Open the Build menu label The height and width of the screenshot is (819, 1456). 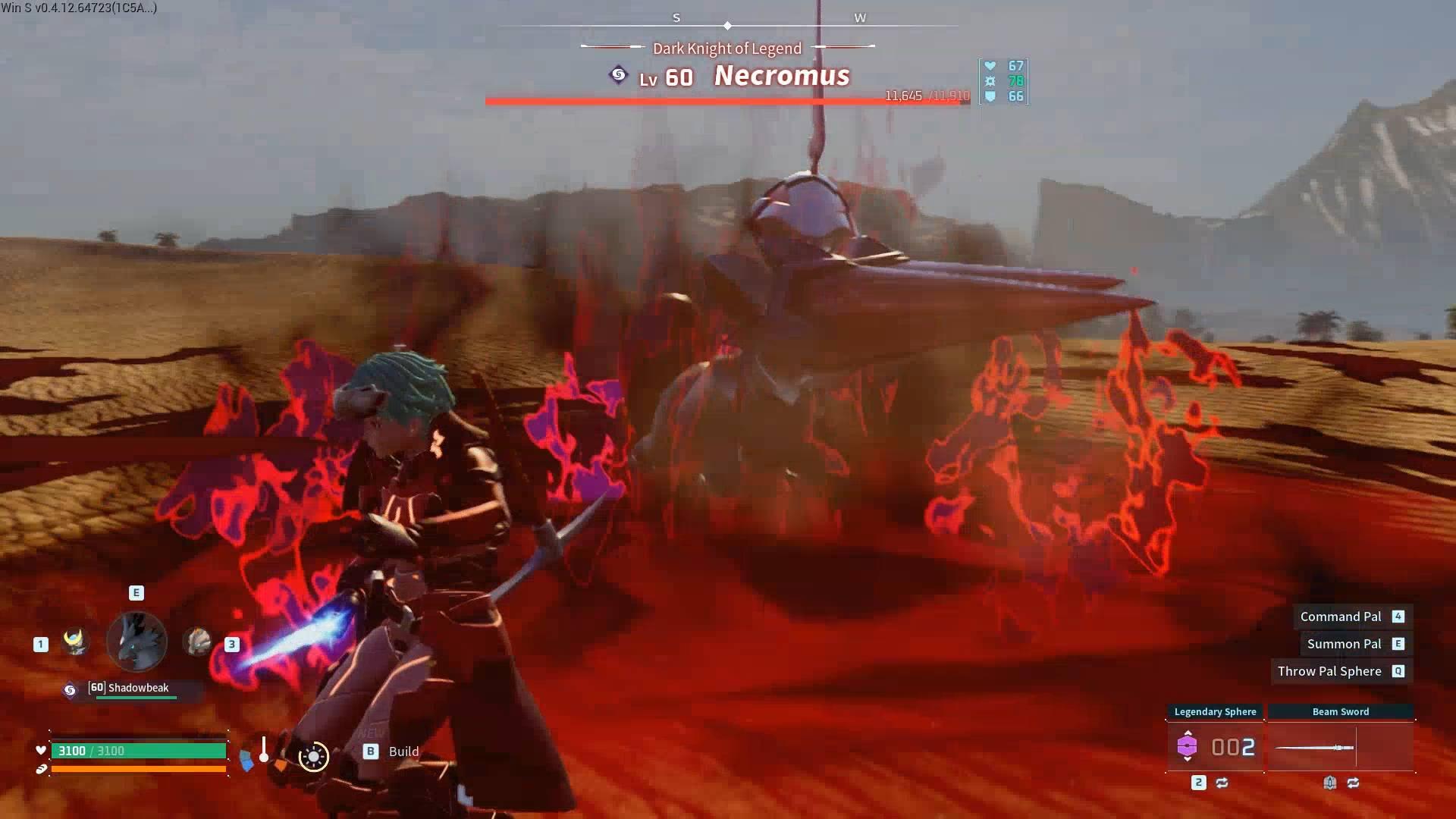click(x=403, y=752)
